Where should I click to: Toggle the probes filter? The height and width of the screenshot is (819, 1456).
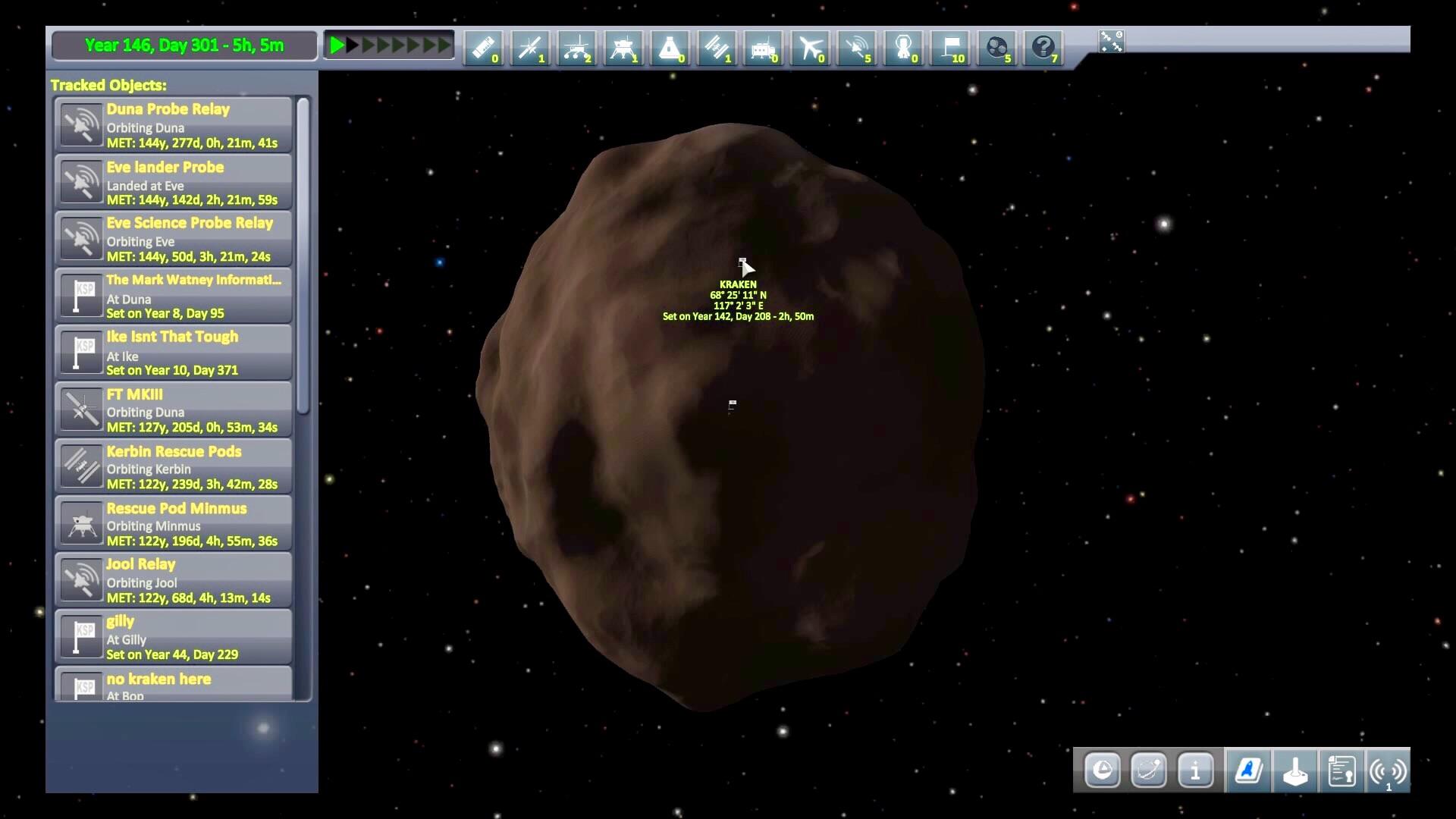click(x=532, y=48)
